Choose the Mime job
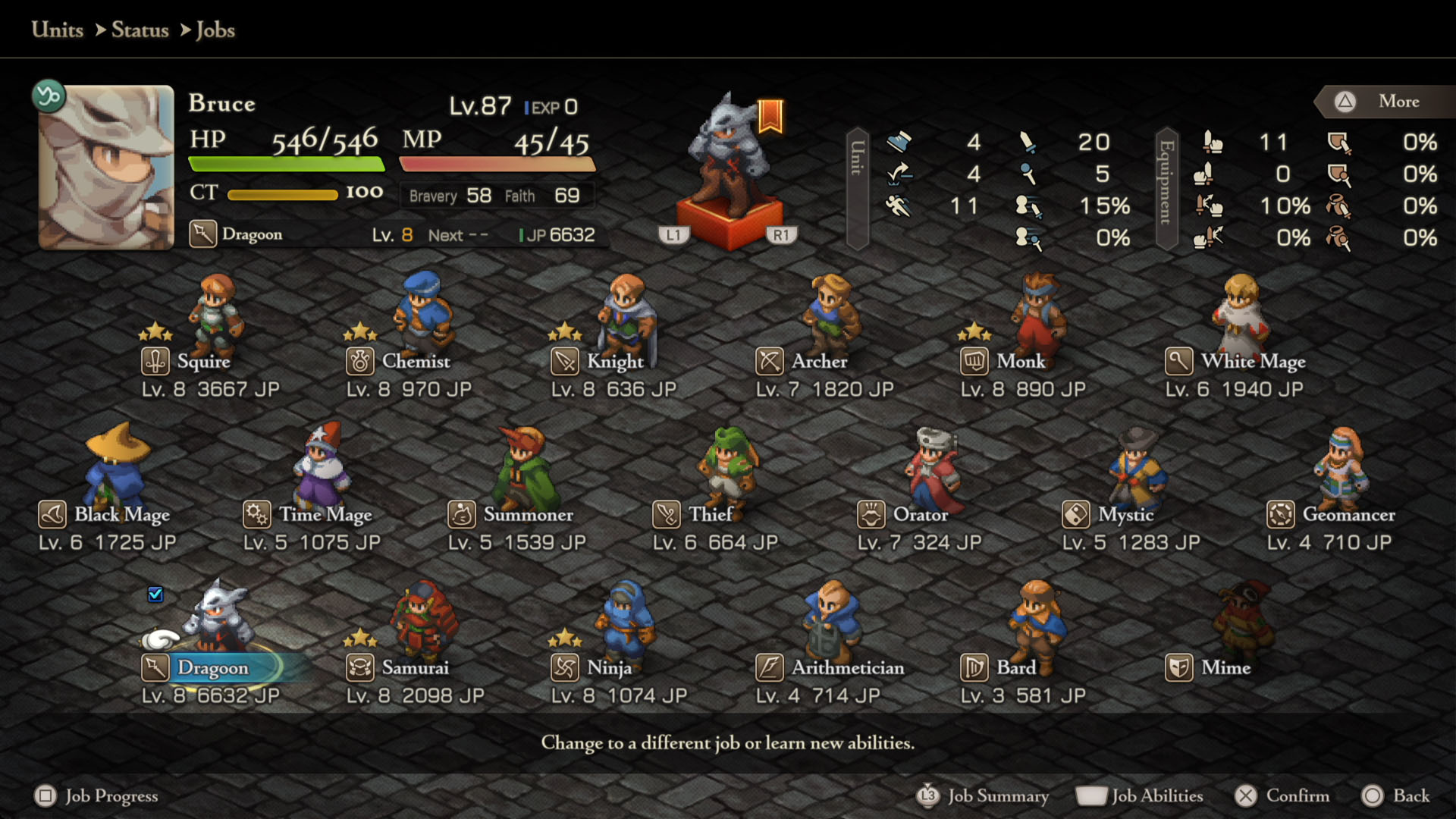1456x819 pixels. 1225,668
